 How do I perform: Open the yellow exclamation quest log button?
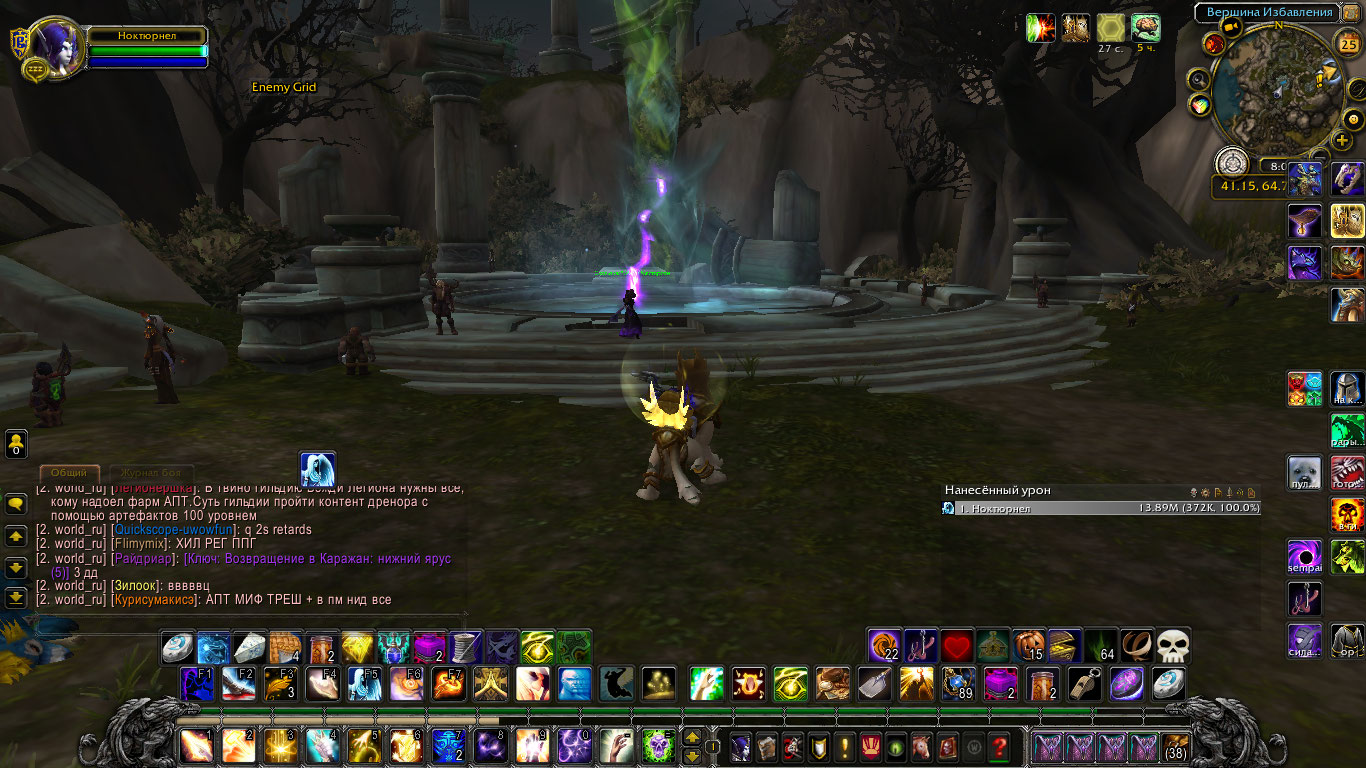click(845, 746)
